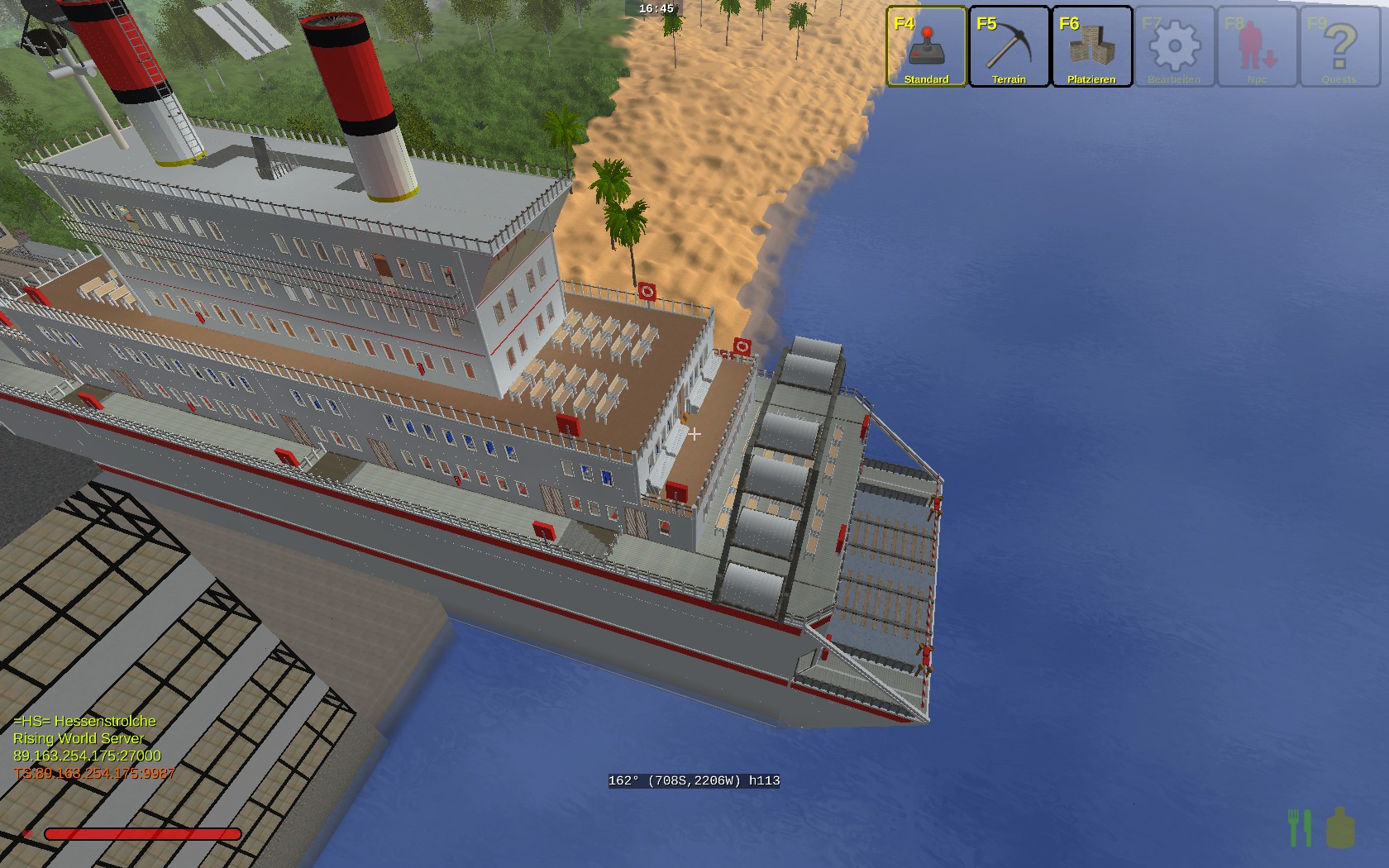
Task: Open the F6 Platzieren placement mode
Action: (x=1091, y=46)
